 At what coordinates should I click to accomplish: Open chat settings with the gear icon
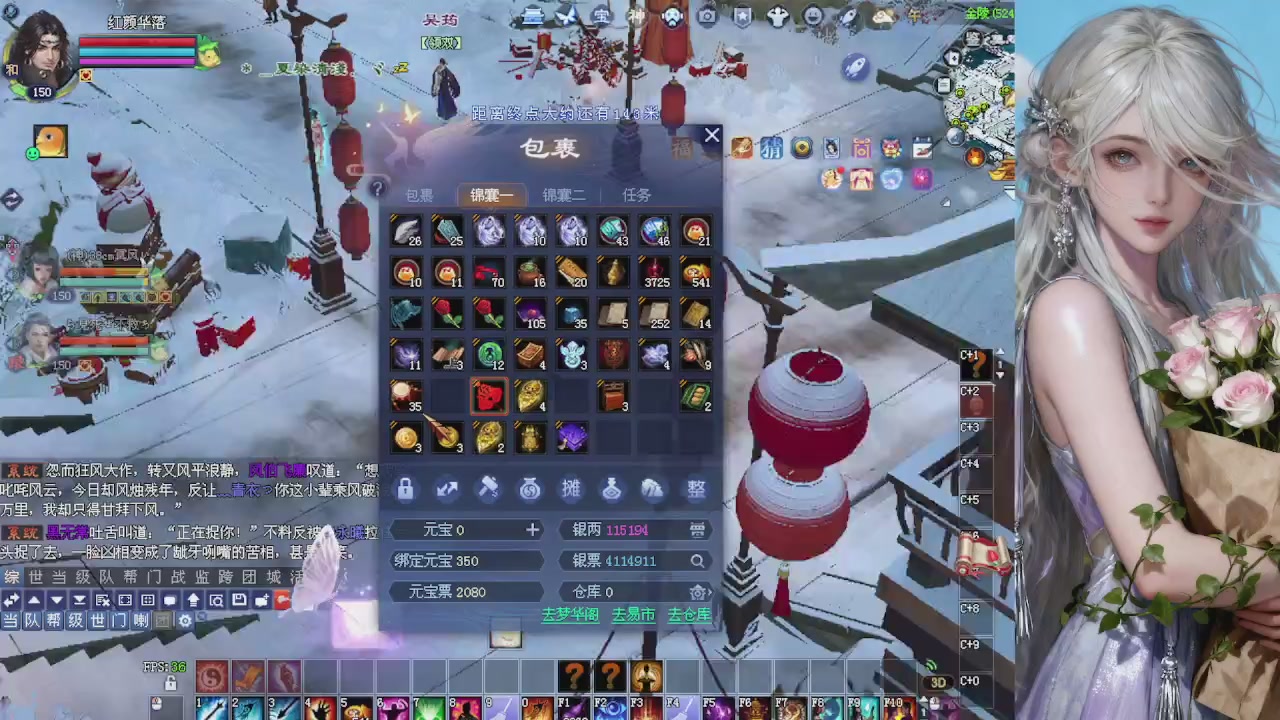click(x=186, y=621)
